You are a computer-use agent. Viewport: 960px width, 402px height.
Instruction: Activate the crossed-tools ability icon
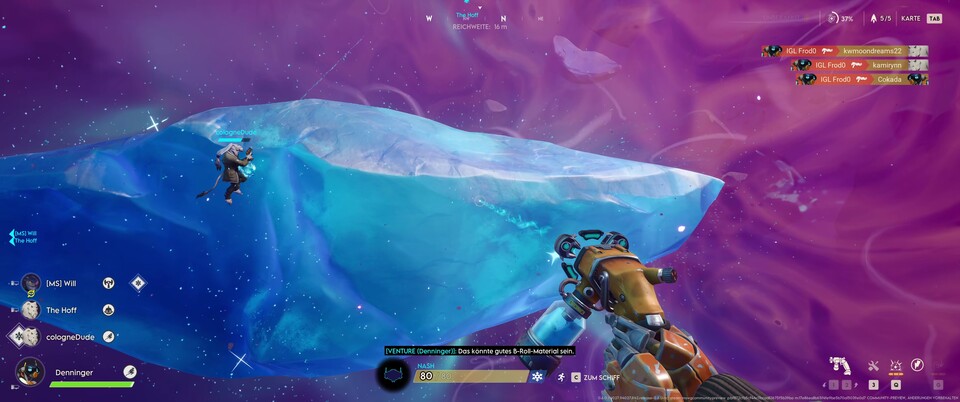[873, 366]
